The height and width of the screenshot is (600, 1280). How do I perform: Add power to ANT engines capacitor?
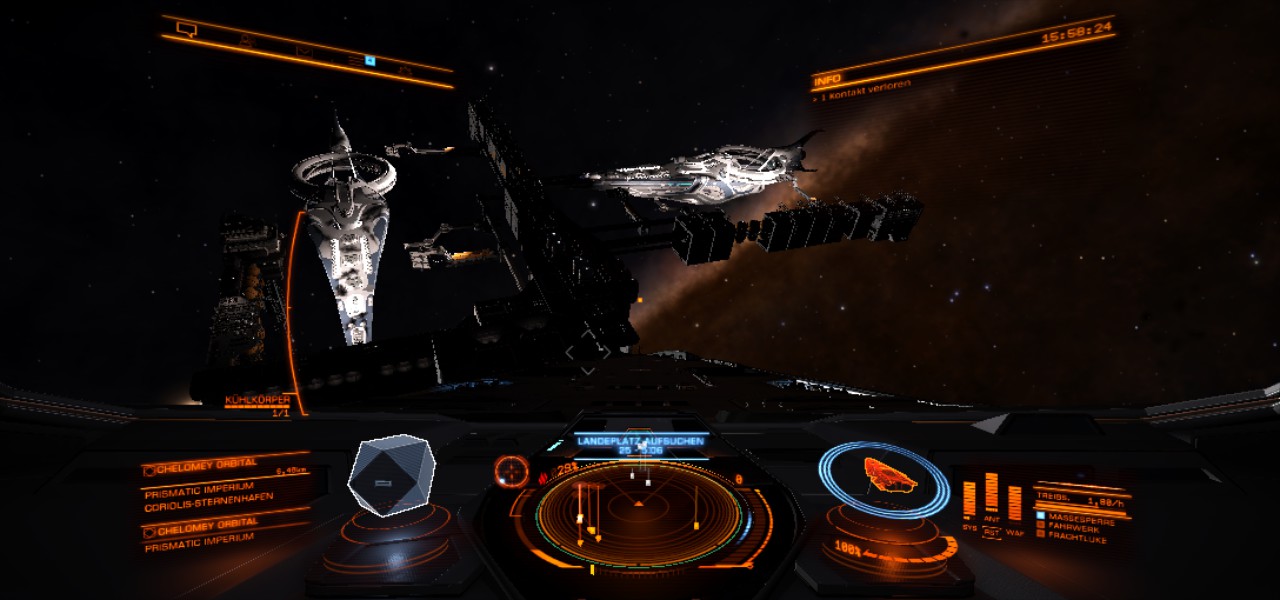991,493
